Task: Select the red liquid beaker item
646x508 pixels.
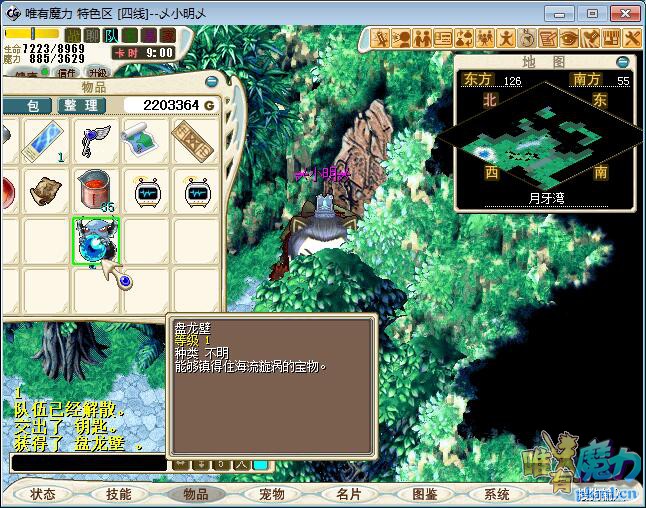Action: 96,189
